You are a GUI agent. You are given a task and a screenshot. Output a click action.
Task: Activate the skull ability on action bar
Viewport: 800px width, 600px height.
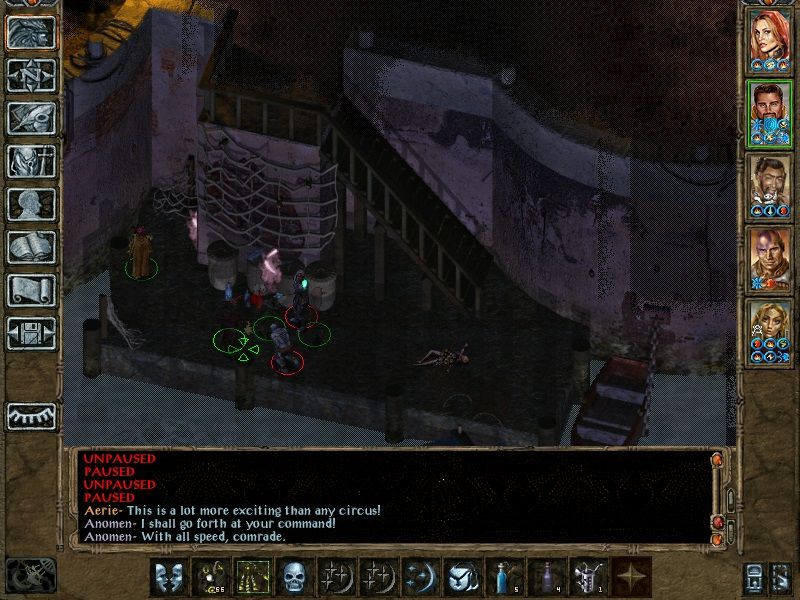click(293, 577)
